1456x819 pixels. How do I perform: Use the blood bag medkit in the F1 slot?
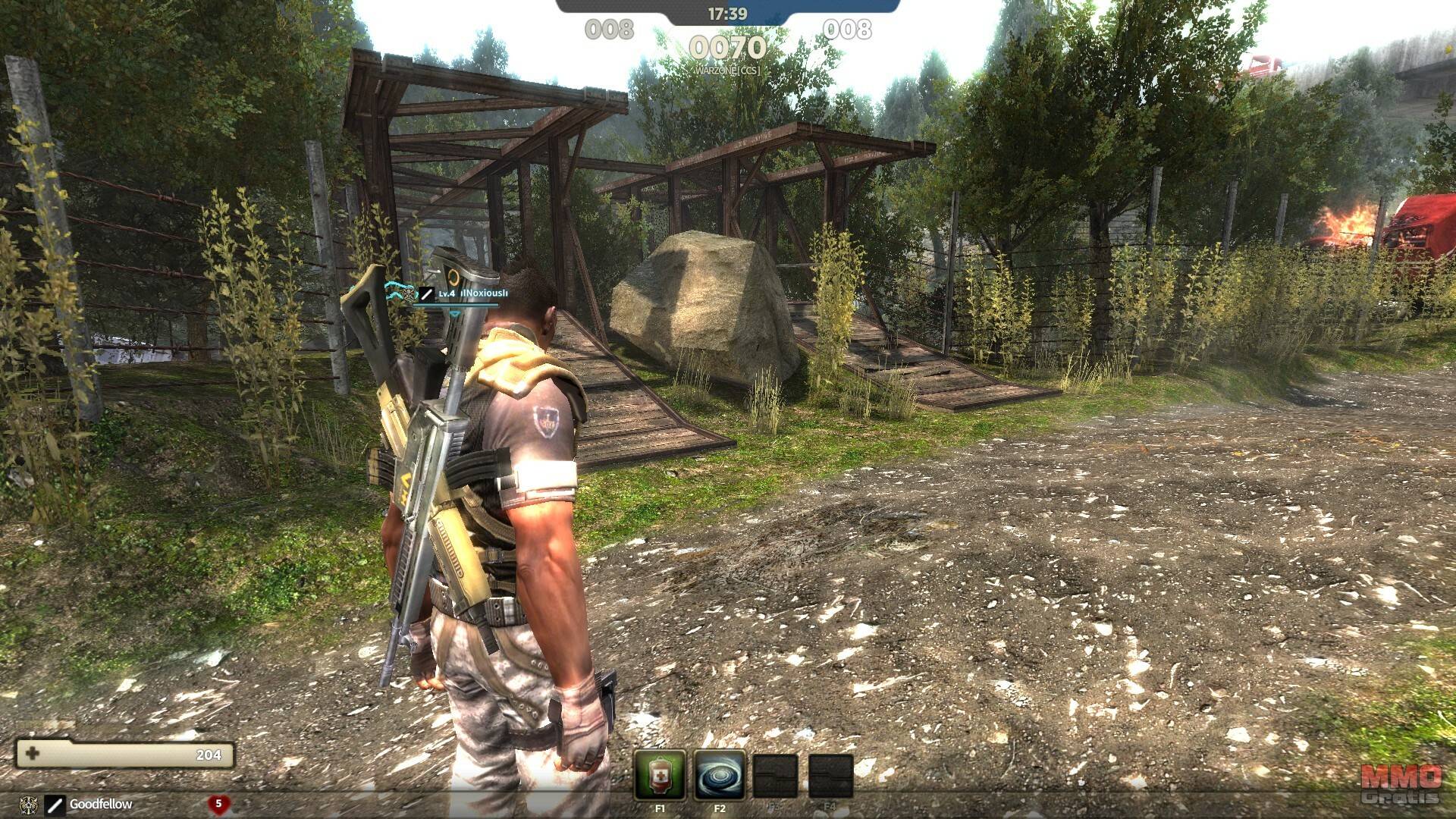(x=660, y=775)
